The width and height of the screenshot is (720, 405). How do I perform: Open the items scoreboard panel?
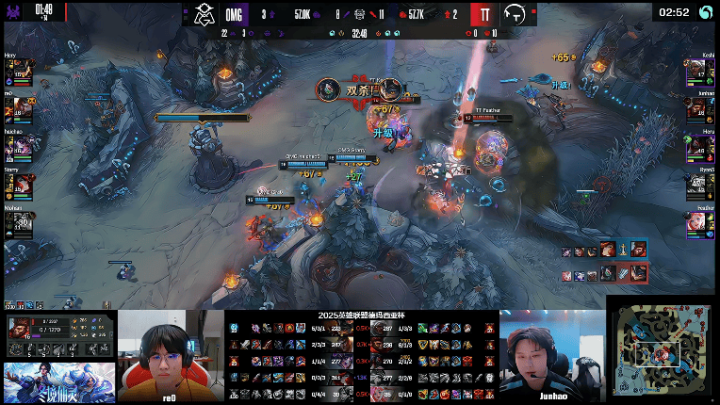(x=360, y=357)
